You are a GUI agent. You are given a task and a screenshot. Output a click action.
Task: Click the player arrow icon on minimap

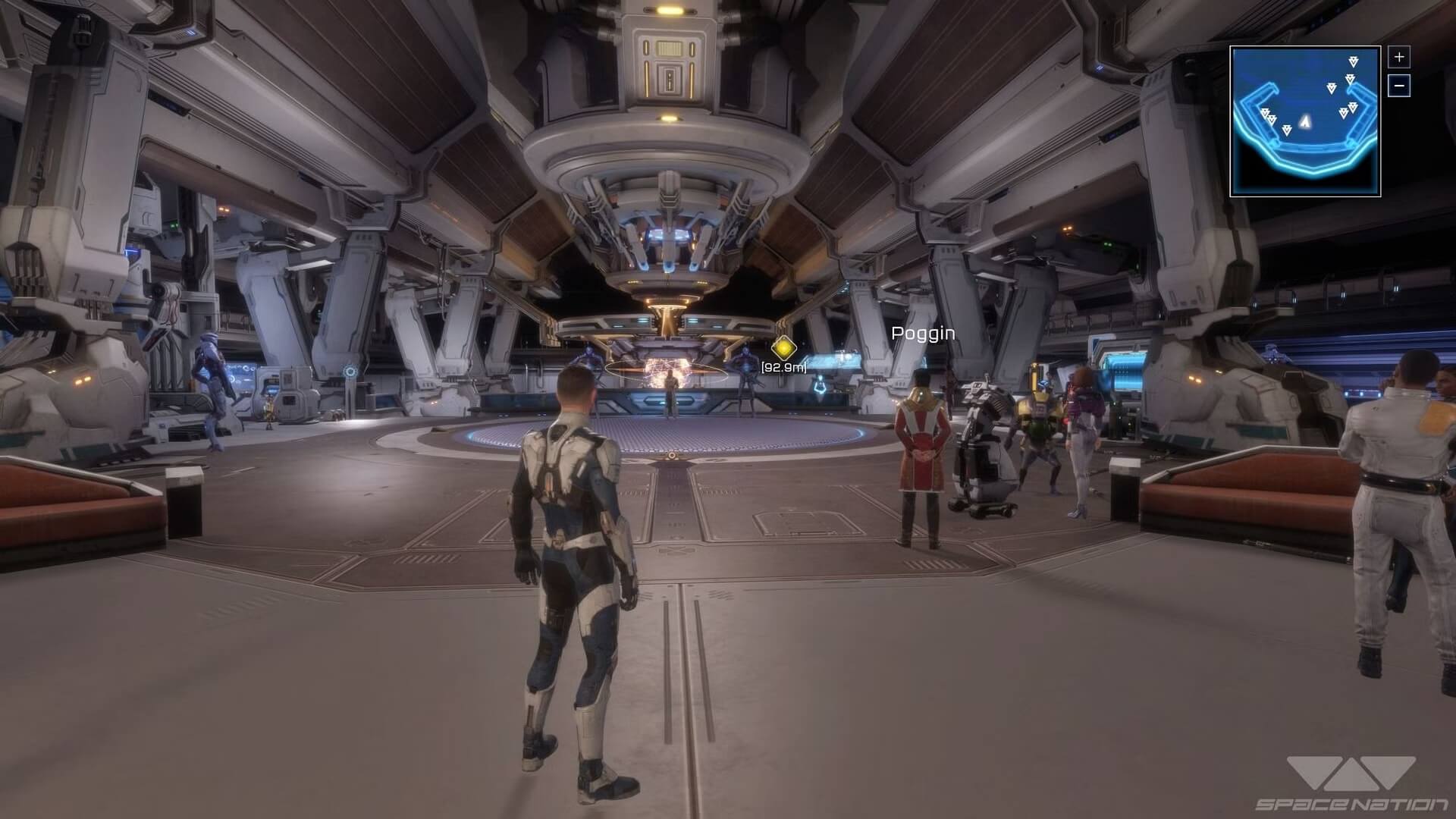point(1306,121)
